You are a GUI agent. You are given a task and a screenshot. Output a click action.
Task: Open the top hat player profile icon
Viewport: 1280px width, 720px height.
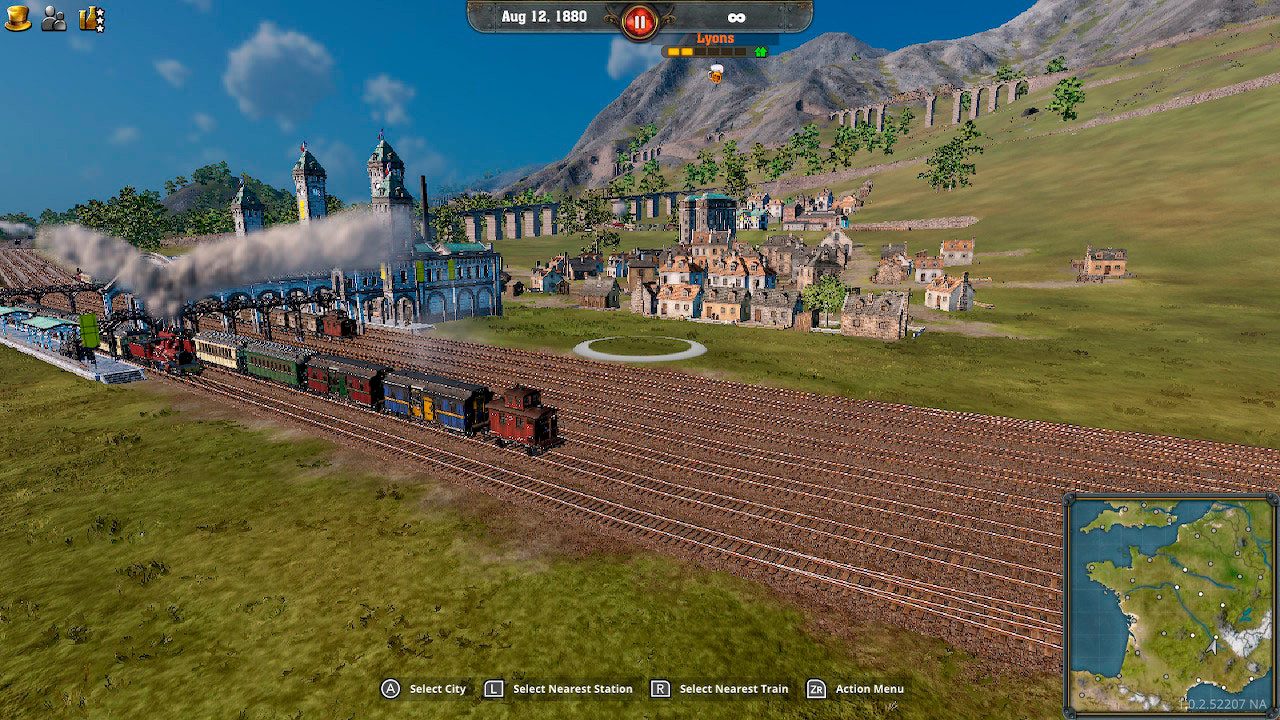coord(18,17)
